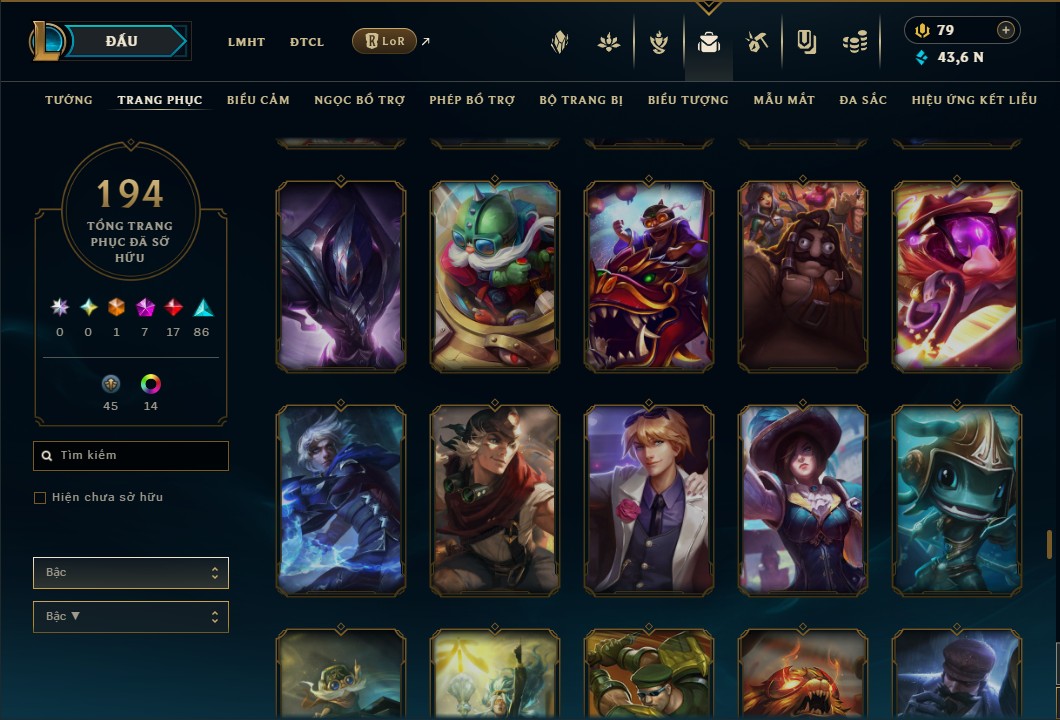Open the LMHT section
1060x720 pixels.
point(246,42)
